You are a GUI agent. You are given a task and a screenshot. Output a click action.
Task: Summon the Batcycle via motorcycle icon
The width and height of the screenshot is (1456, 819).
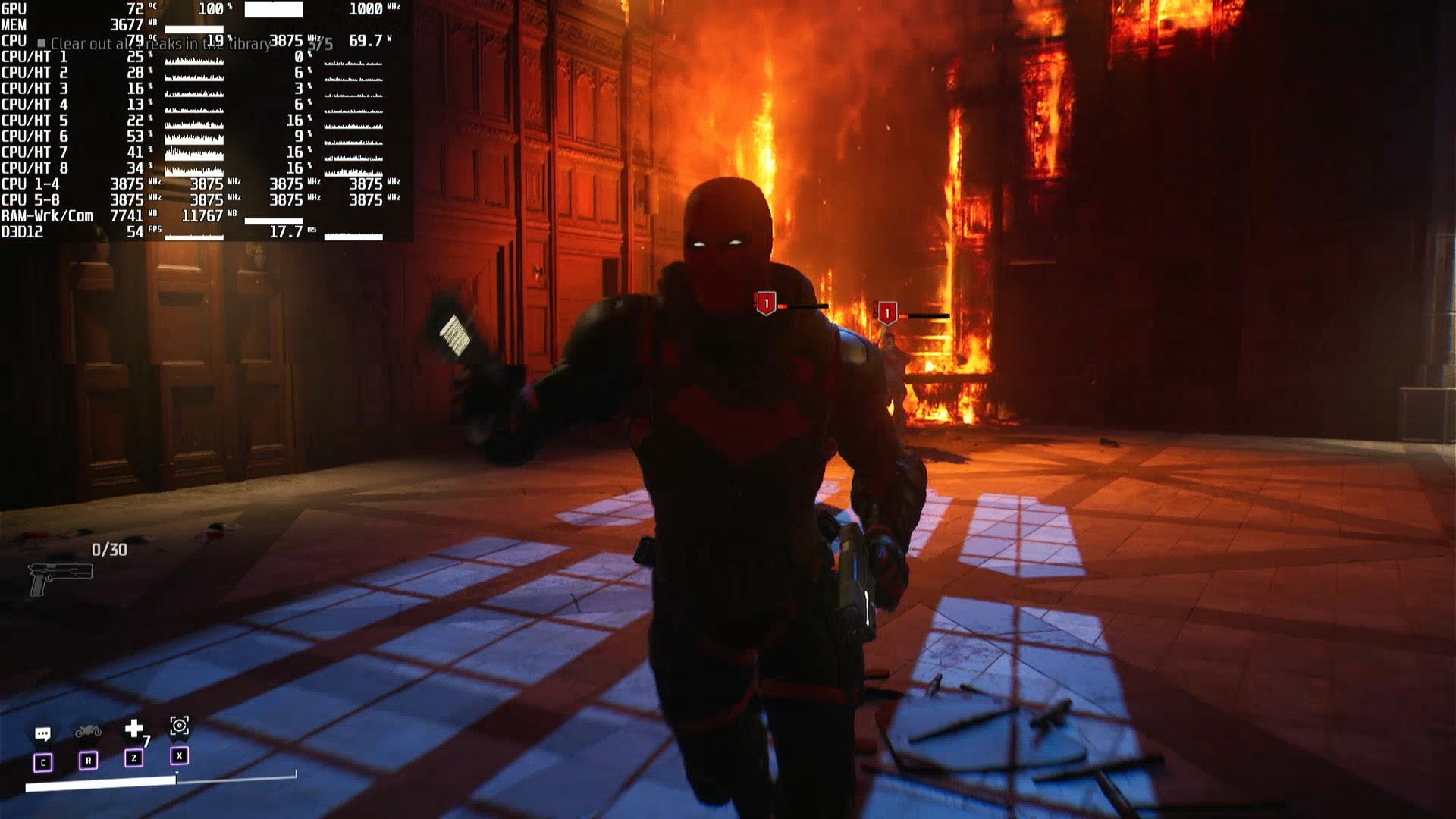click(88, 732)
